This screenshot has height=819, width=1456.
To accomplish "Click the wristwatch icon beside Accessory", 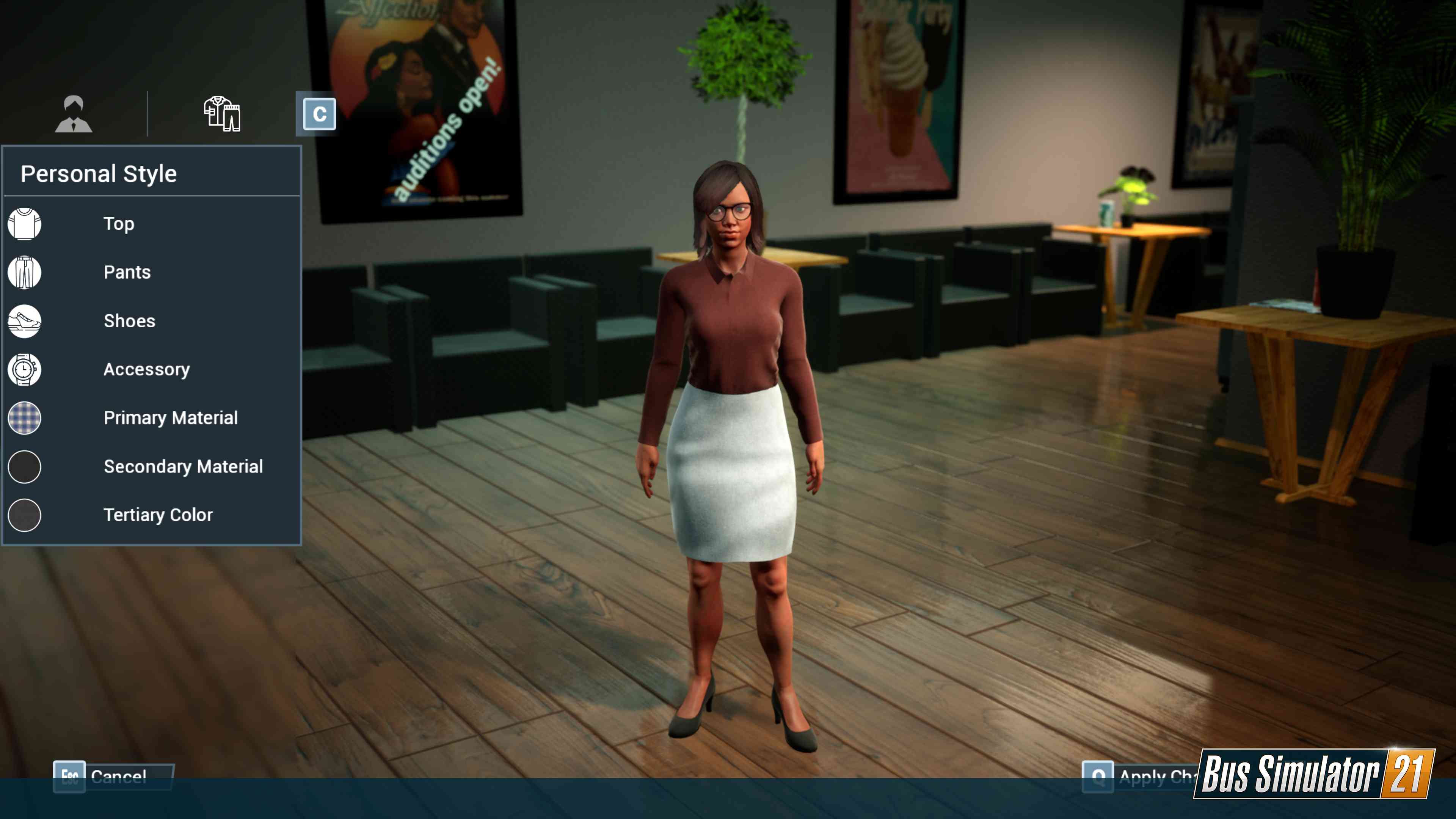I will click(24, 370).
